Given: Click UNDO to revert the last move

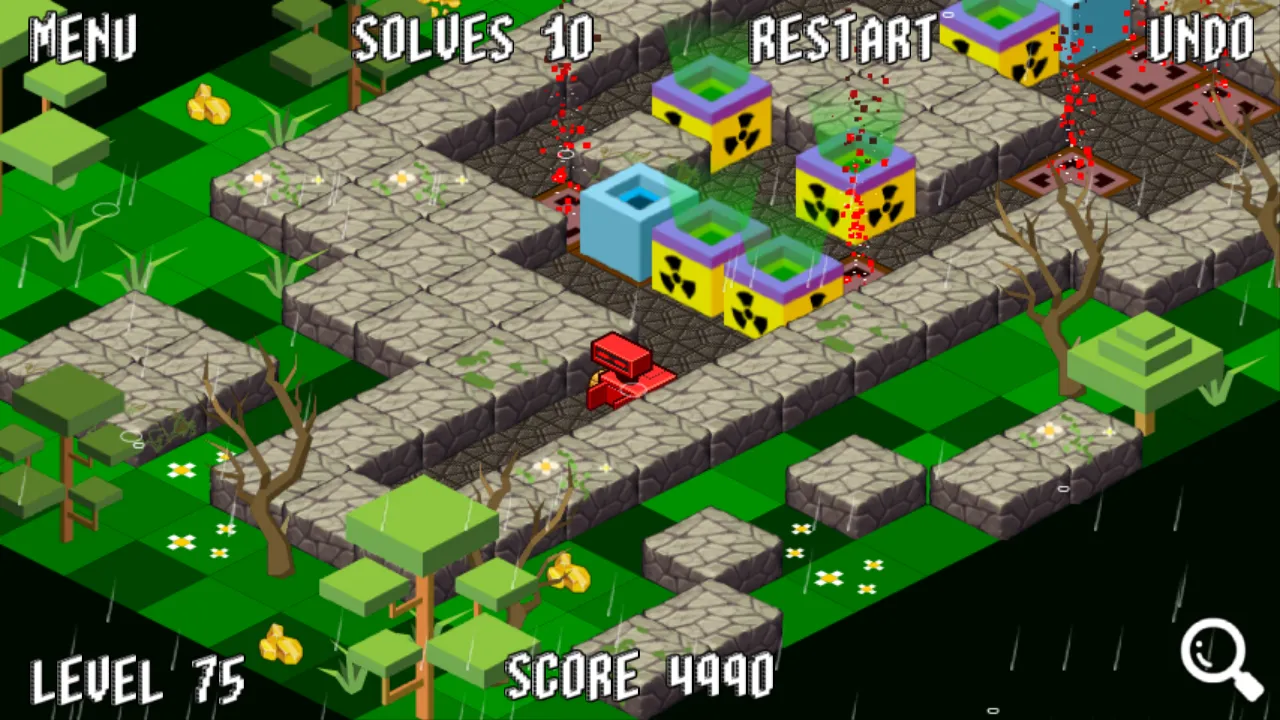Looking at the screenshot, I should 1200,38.
